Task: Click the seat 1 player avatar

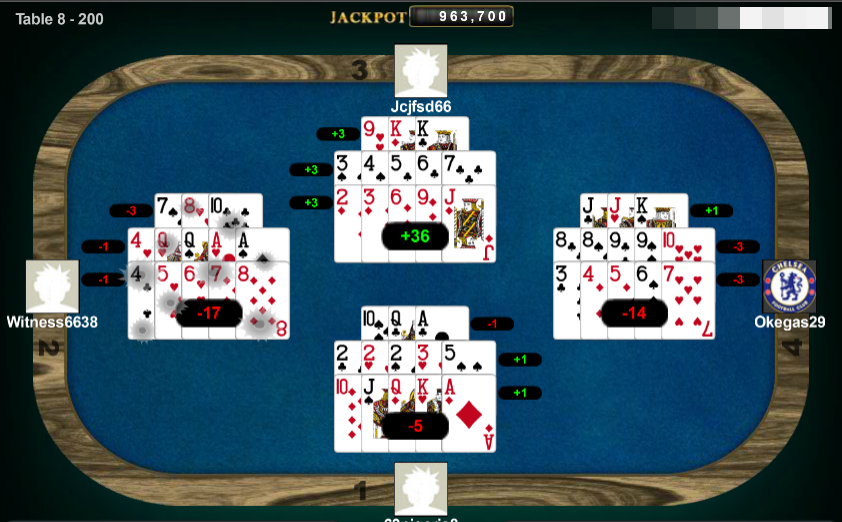Action: click(421, 489)
